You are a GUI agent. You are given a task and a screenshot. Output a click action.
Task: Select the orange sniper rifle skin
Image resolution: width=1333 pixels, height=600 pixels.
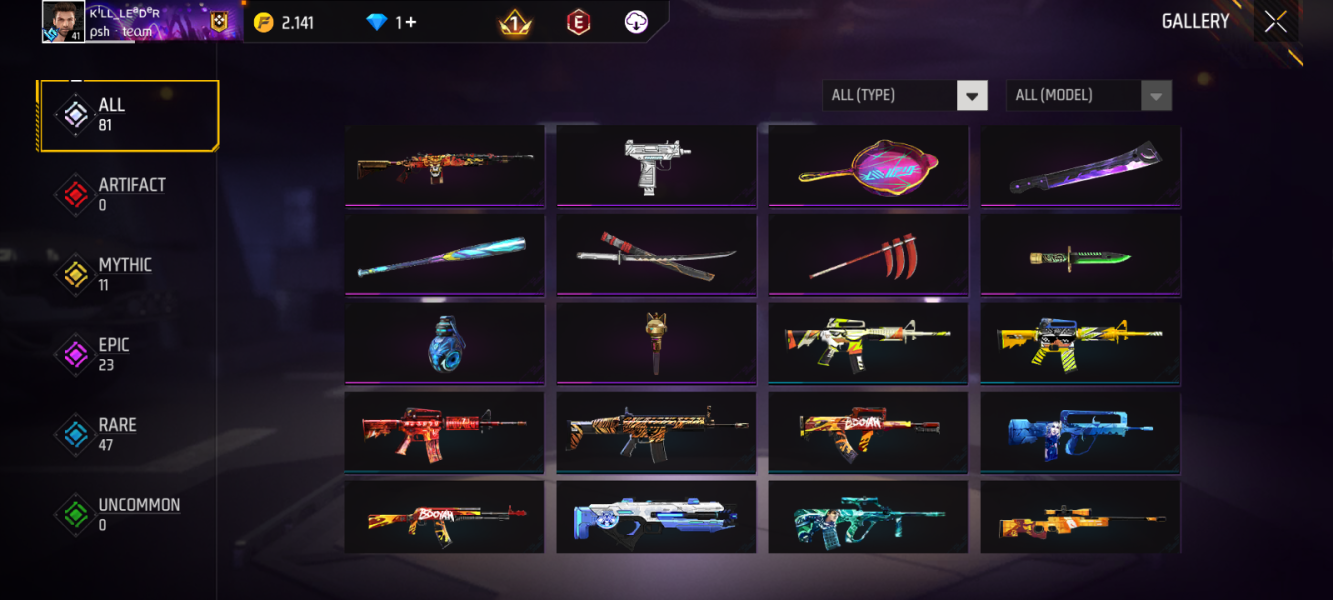pos(1080,518)
